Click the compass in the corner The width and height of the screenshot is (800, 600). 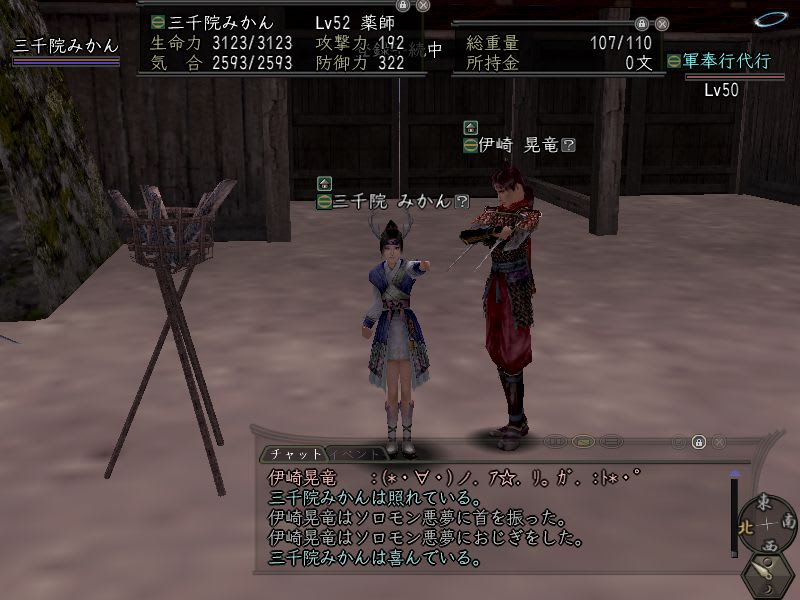766,523
